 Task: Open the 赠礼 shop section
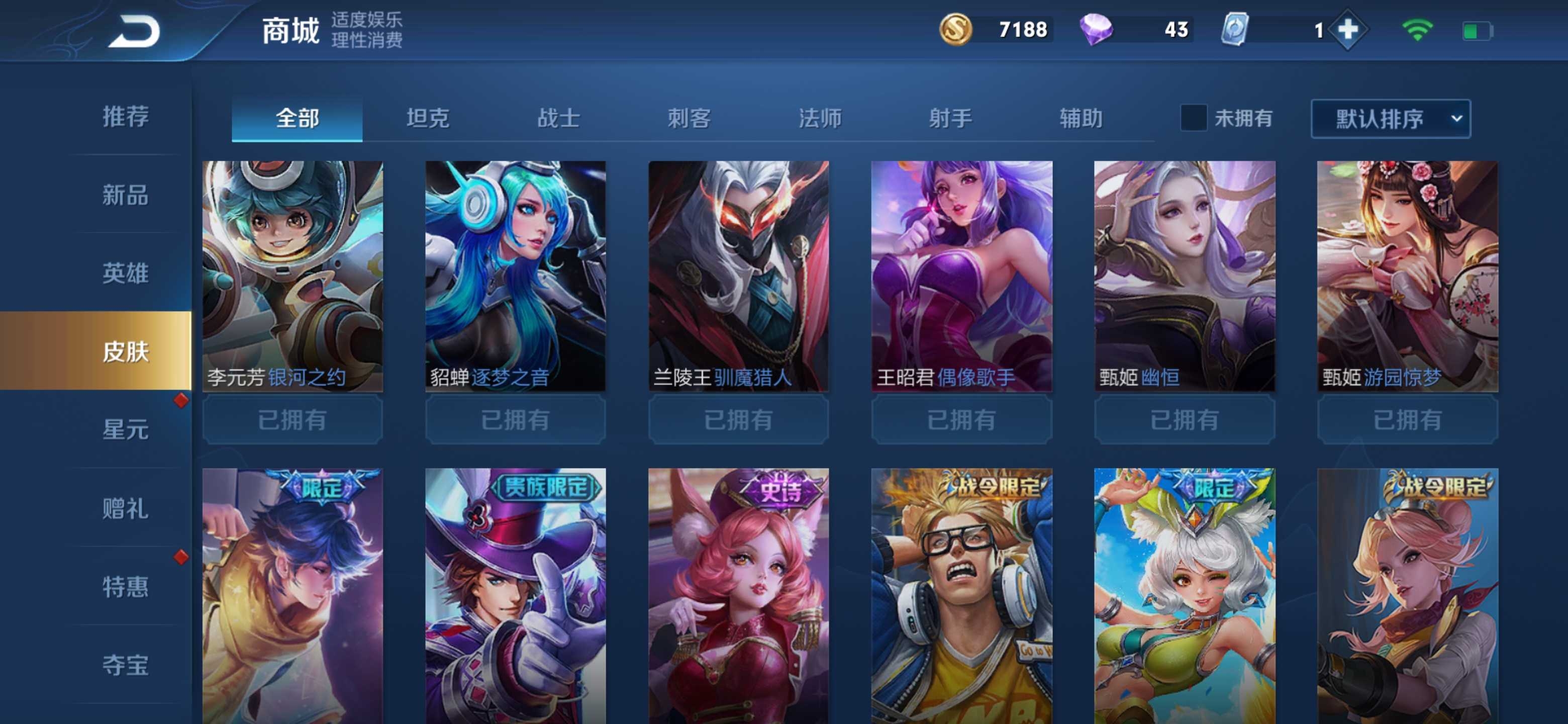point(126,508)
